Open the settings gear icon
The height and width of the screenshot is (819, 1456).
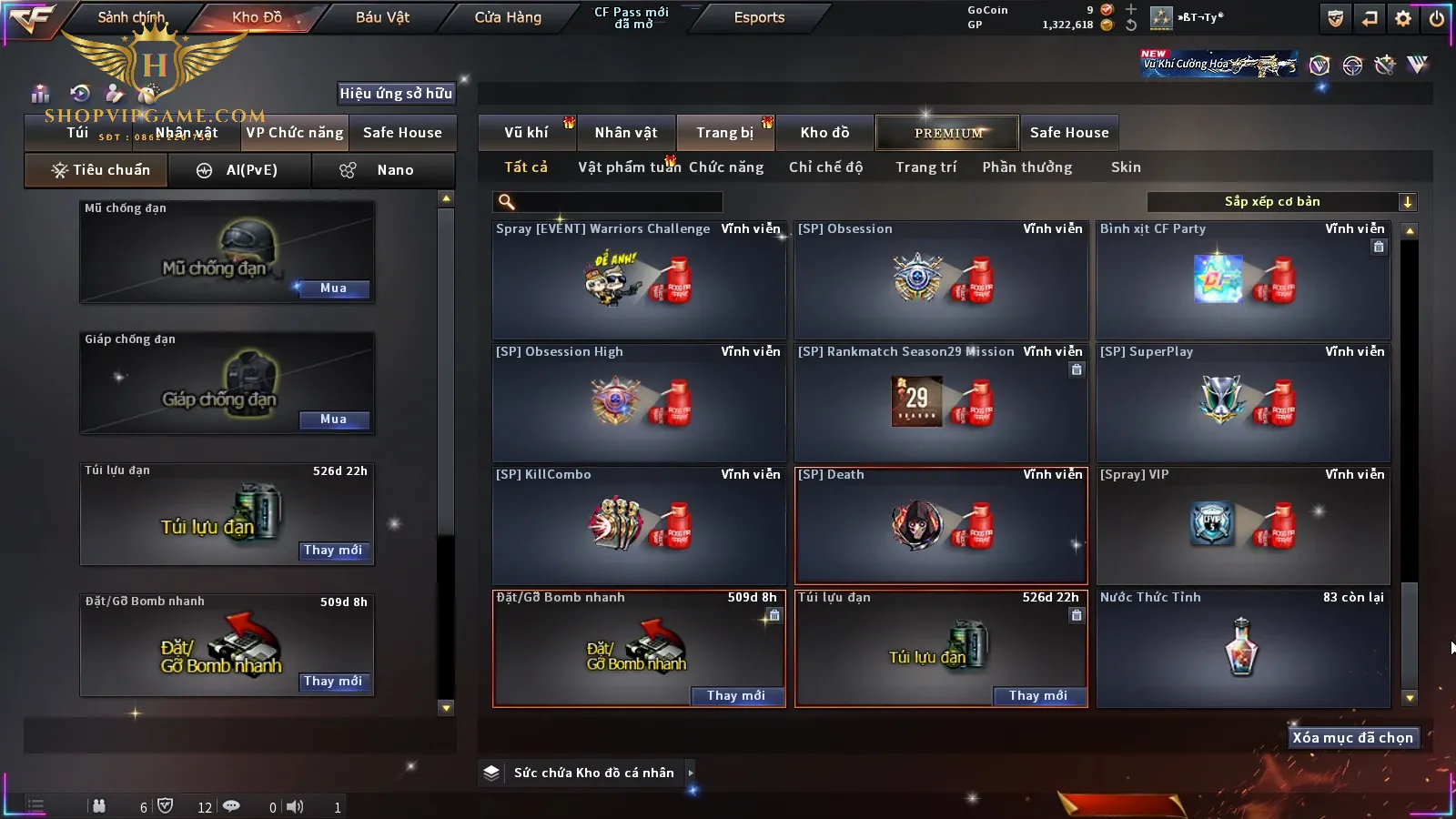pos(1403,18)
